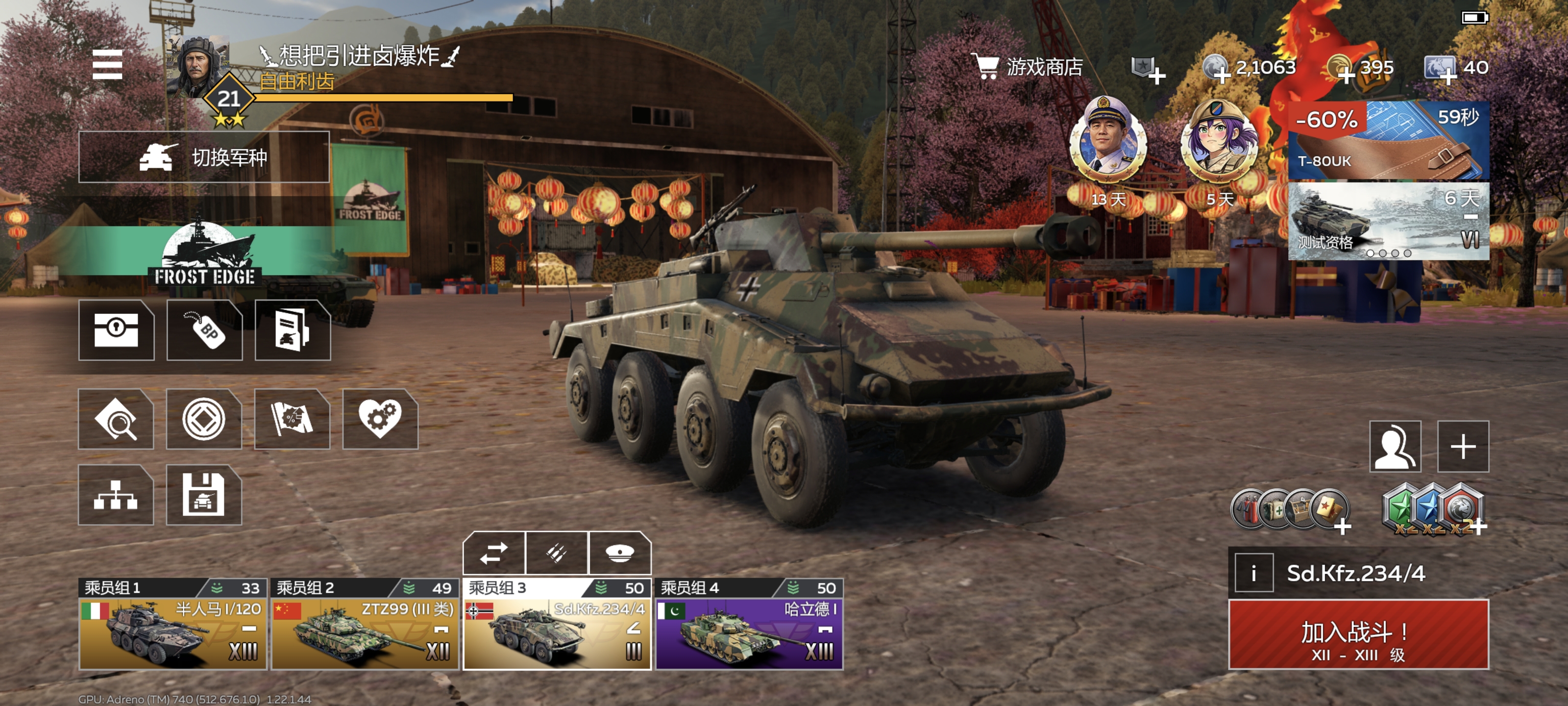Open the 游戏商店 game shop
The image size is (1568, 706).
[1029, 67]
